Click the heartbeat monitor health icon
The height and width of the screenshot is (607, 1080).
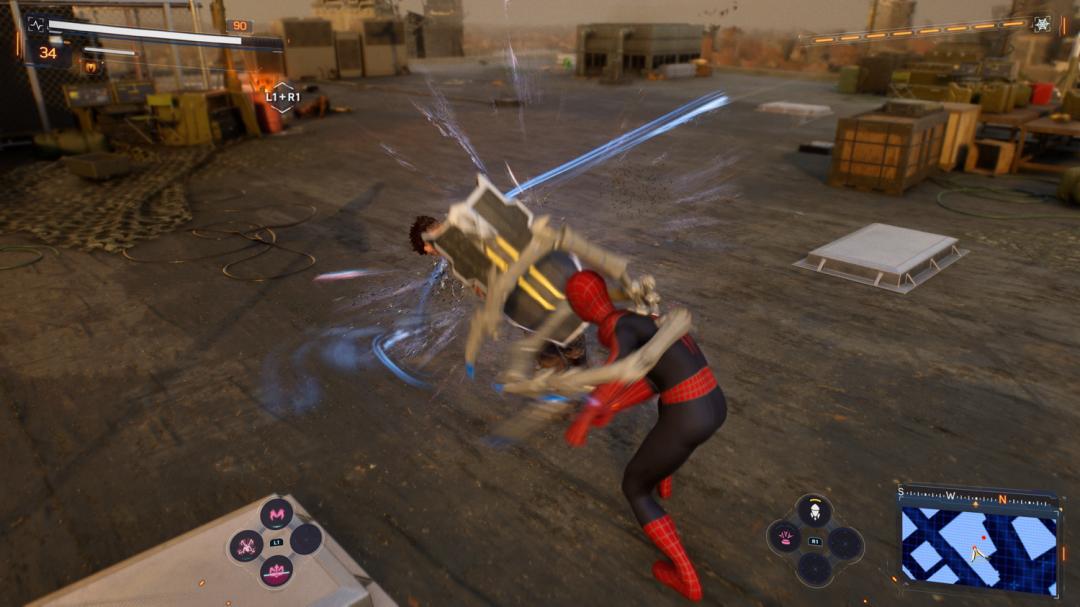pos(36,24)
